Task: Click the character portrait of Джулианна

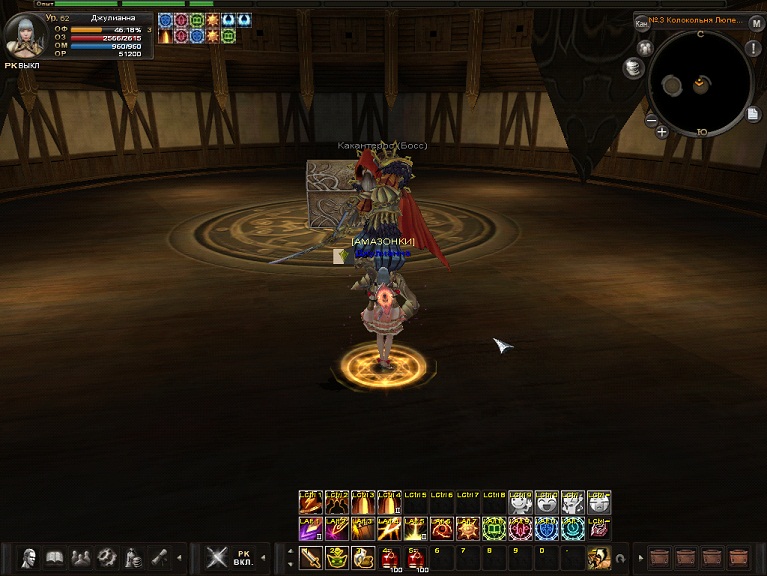Action: [x=22, y=37]
